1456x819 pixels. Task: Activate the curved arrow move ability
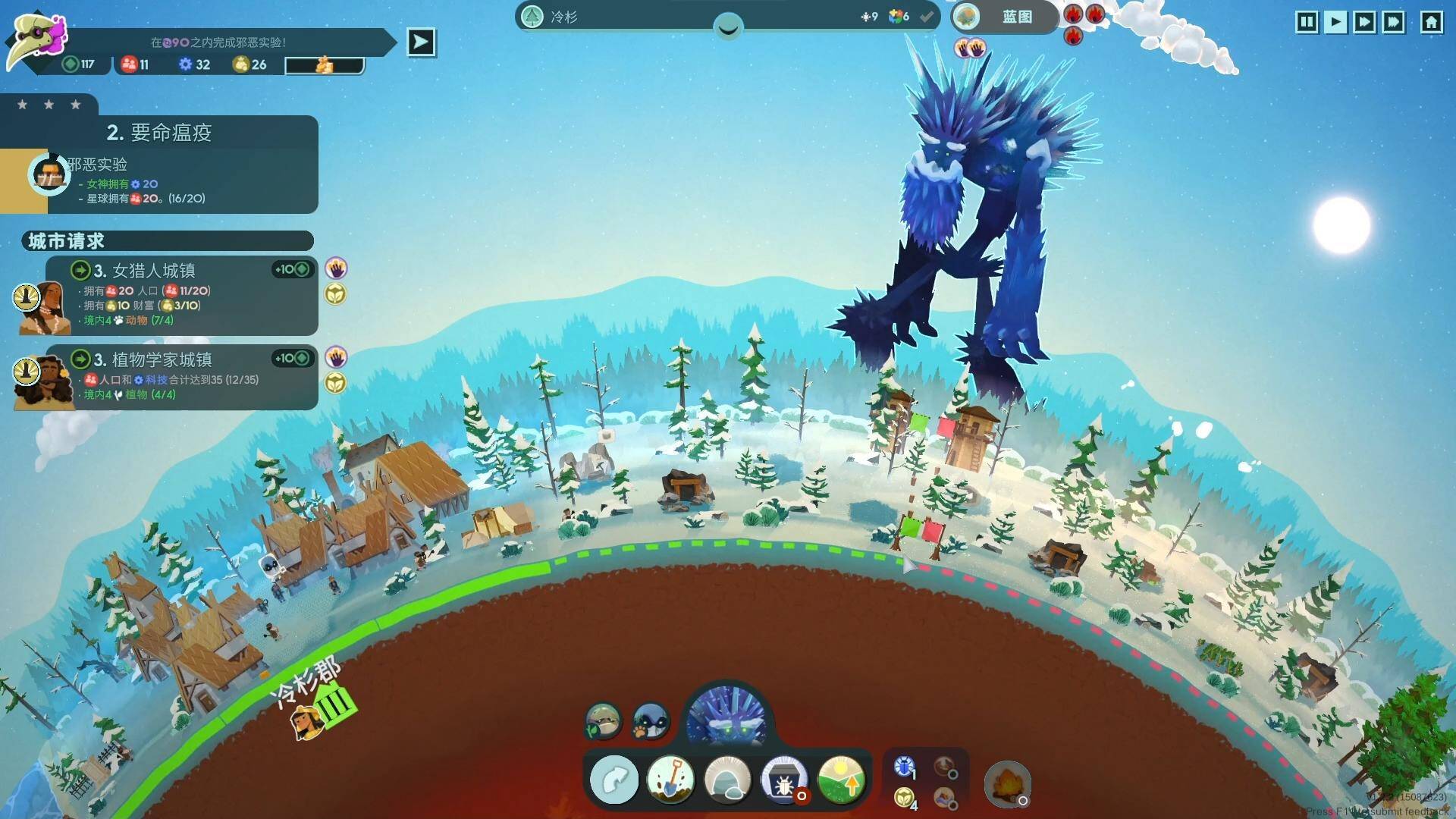(x=614, y=780)
